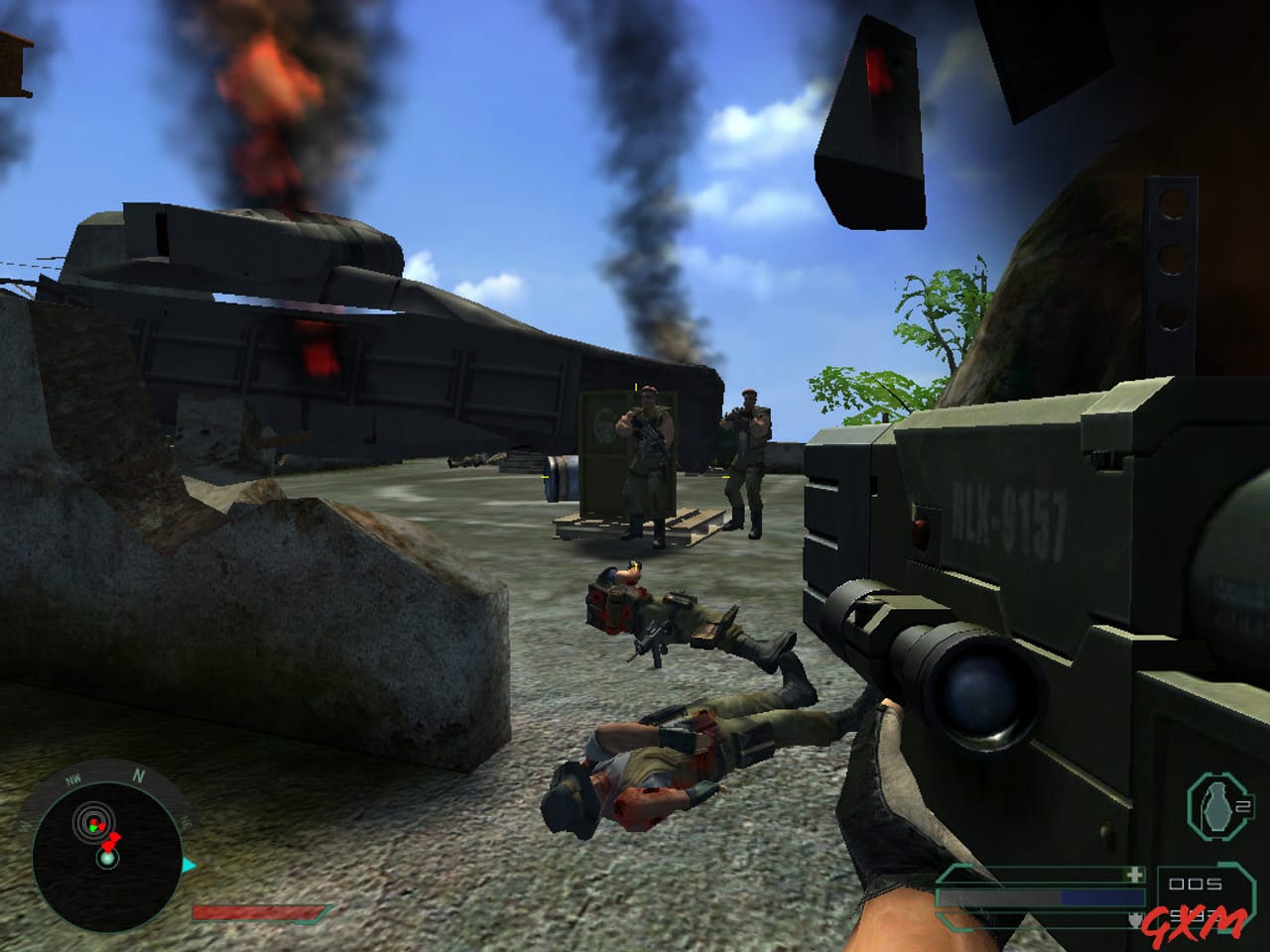The width and height of the screenshot is (1270, 952).
Task: Click the health cross icon on the status bar
Action: coord(1134,875)
